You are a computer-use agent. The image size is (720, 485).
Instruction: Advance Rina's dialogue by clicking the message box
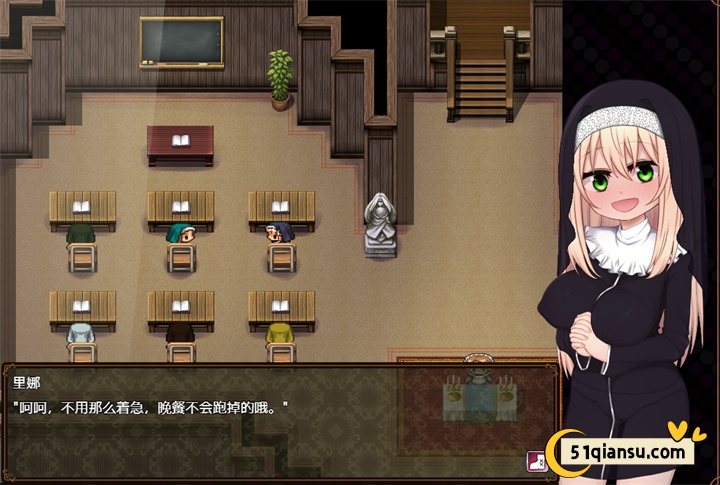pos(270,420)
